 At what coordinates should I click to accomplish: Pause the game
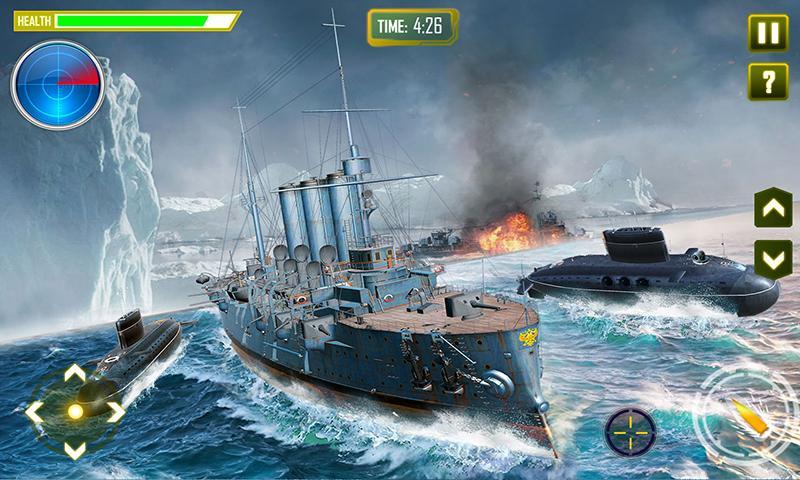tap(765, 31)
